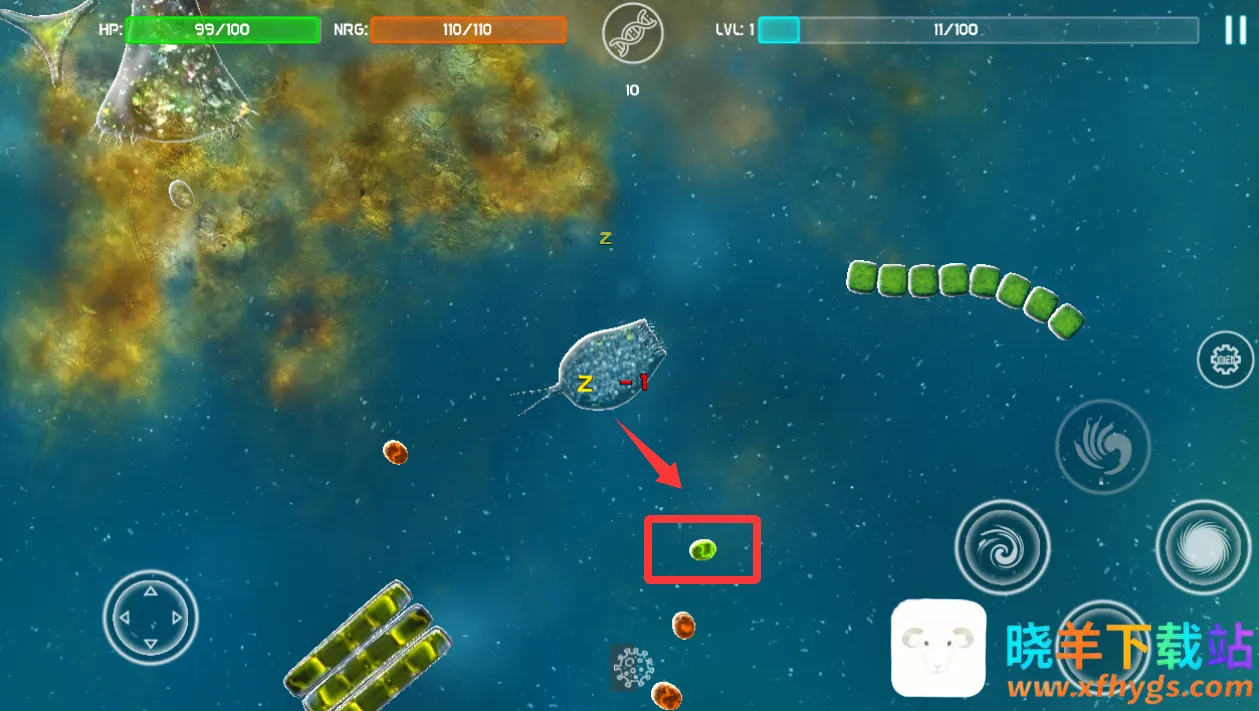Tap the virtual movement joystick pad
Screen dimensions: 1259x711
pos(150,616)
